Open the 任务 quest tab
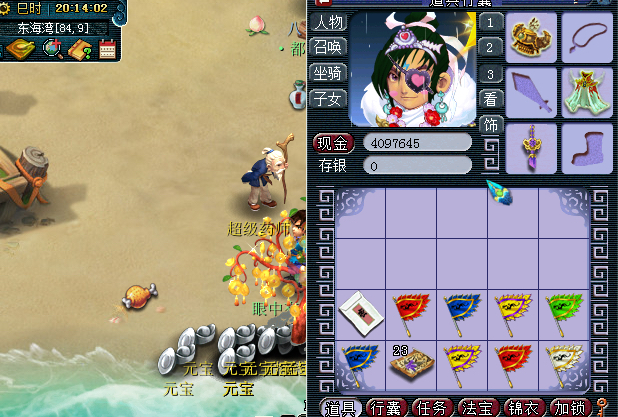 pos(432,407)
